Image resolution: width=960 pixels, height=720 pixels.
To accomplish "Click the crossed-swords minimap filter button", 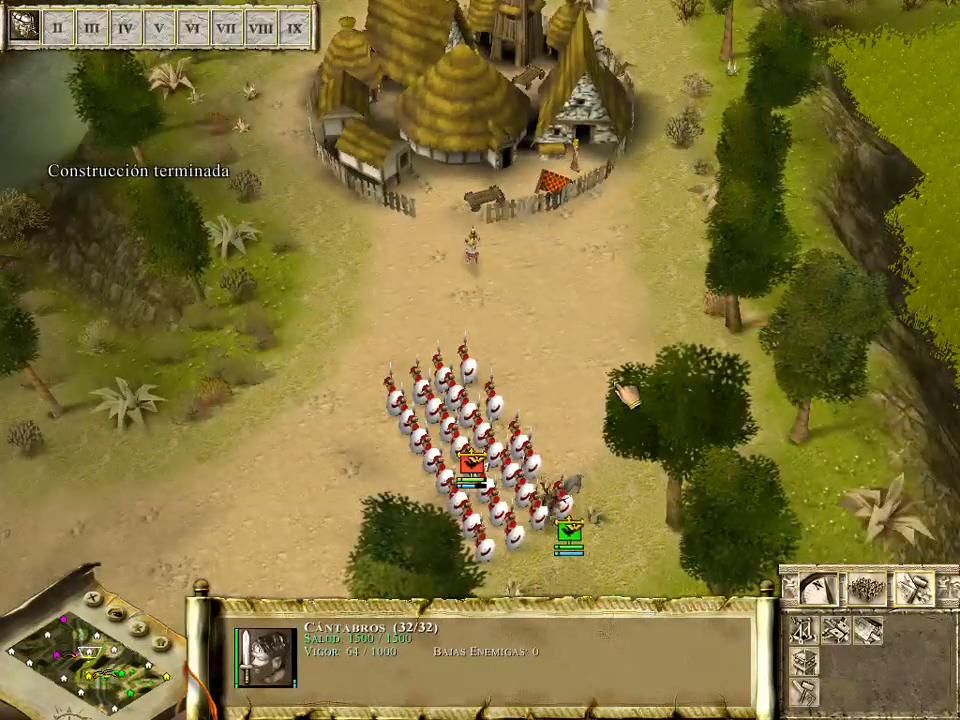I will [x=94, y=600].
